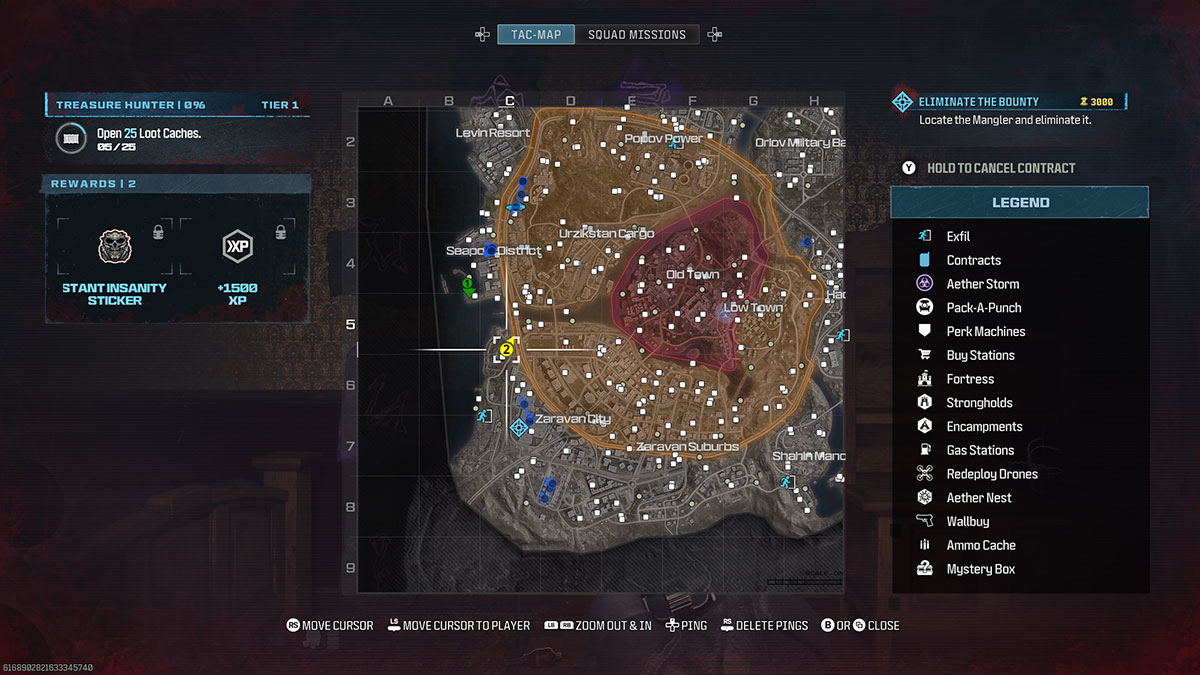Viewport: 1200px width, 675px height.
Task: Select Mystery Box legend entry
Action: point(980,570)
